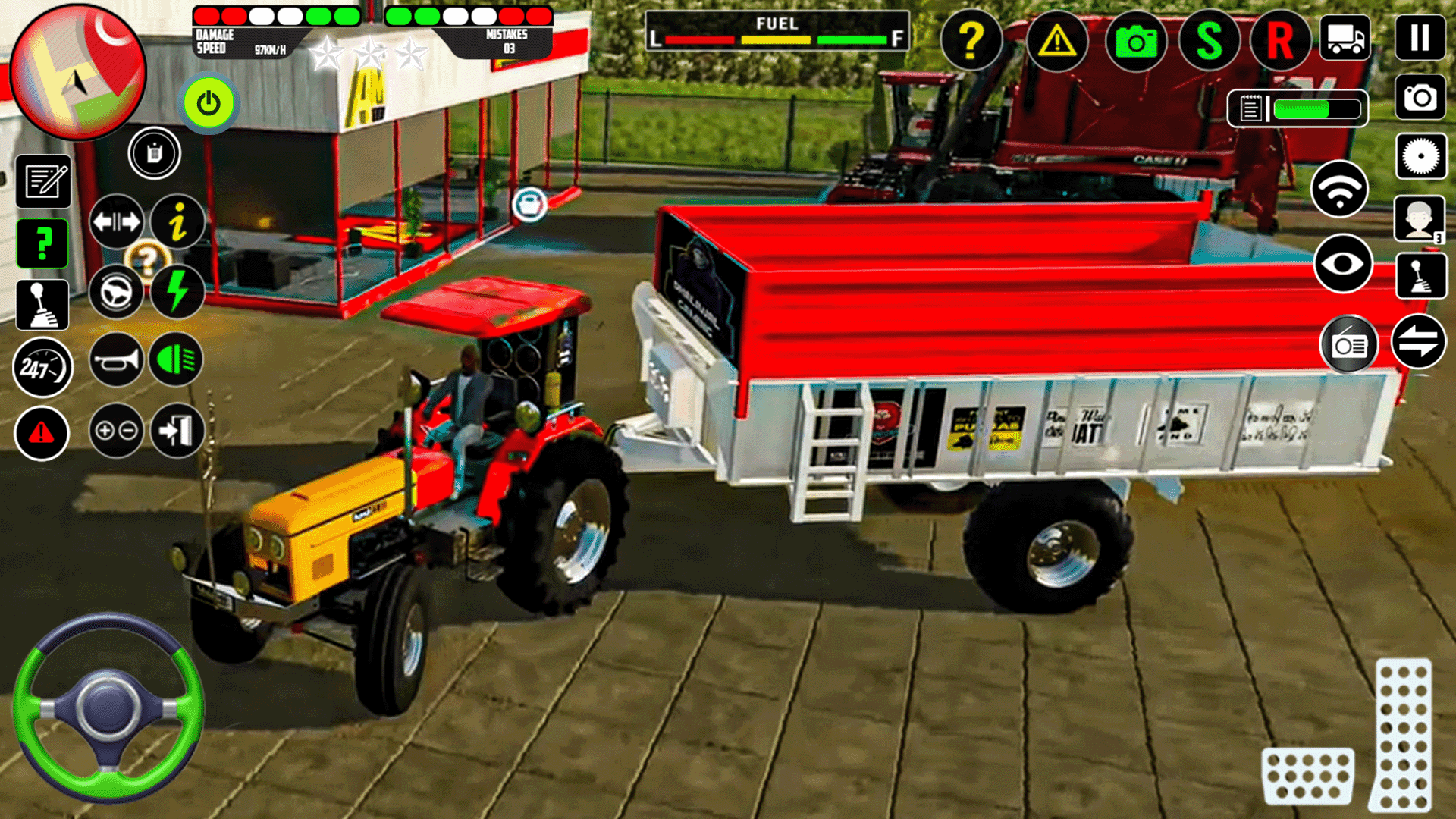Select the R reverse gear icon
This screenshot has width=1456, height=819.
point(1280,42)
